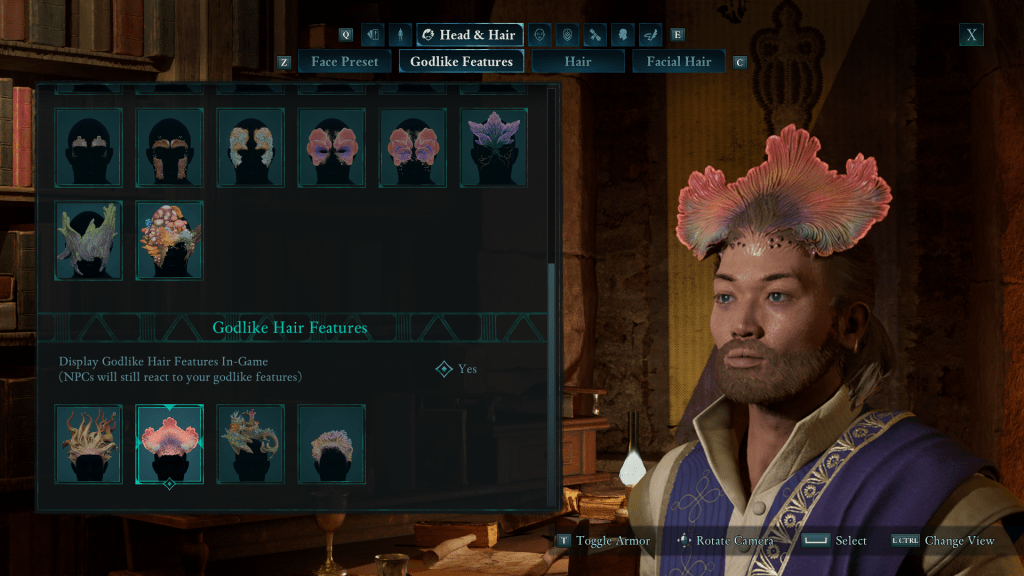This screenshot has width=1024, height=576.
Task: Open the body silhouette category icon
Action: [x=400, y=36]
